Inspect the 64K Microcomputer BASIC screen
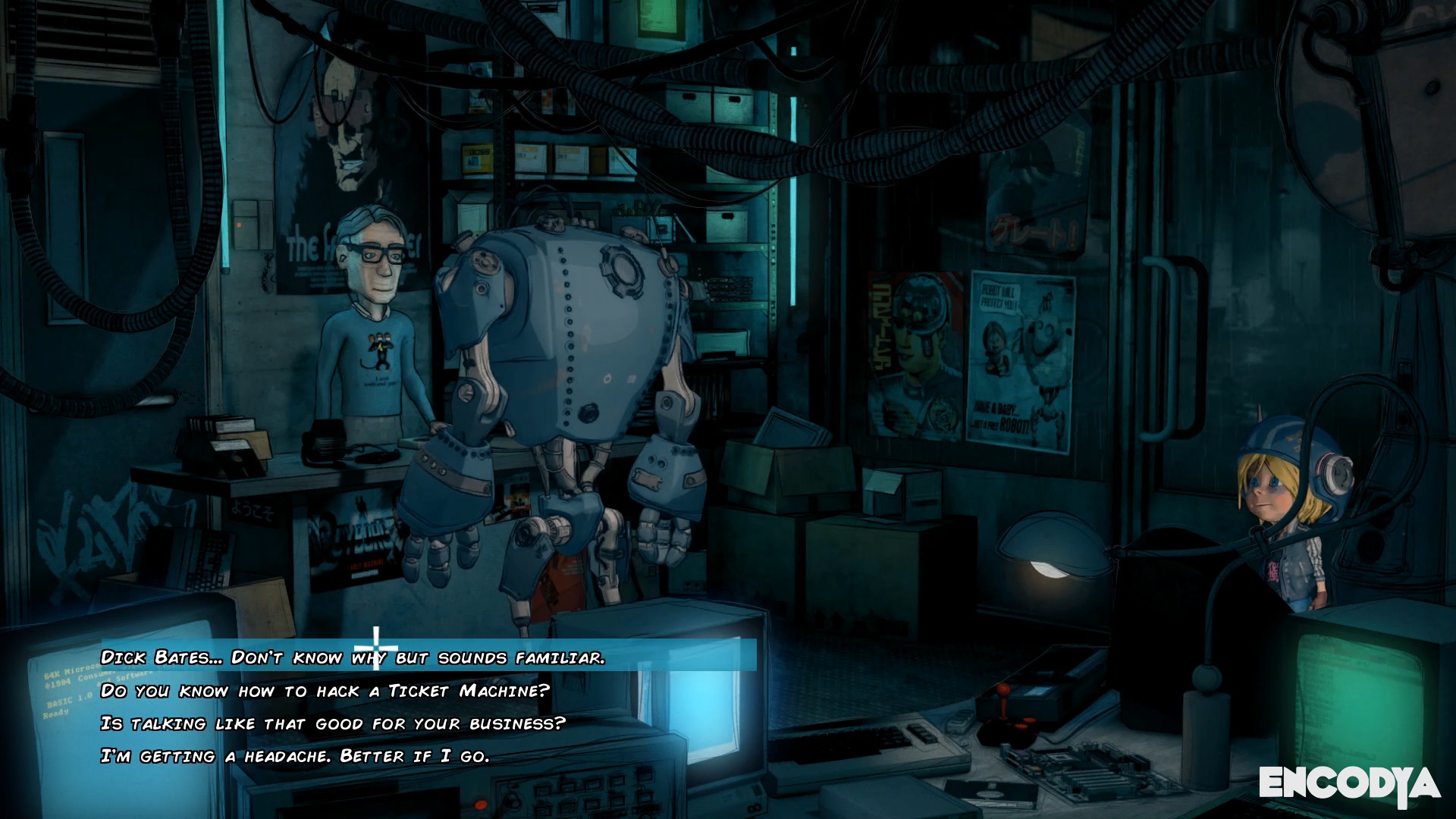Viewport: 1456px width, 819px height. (72, 694)
